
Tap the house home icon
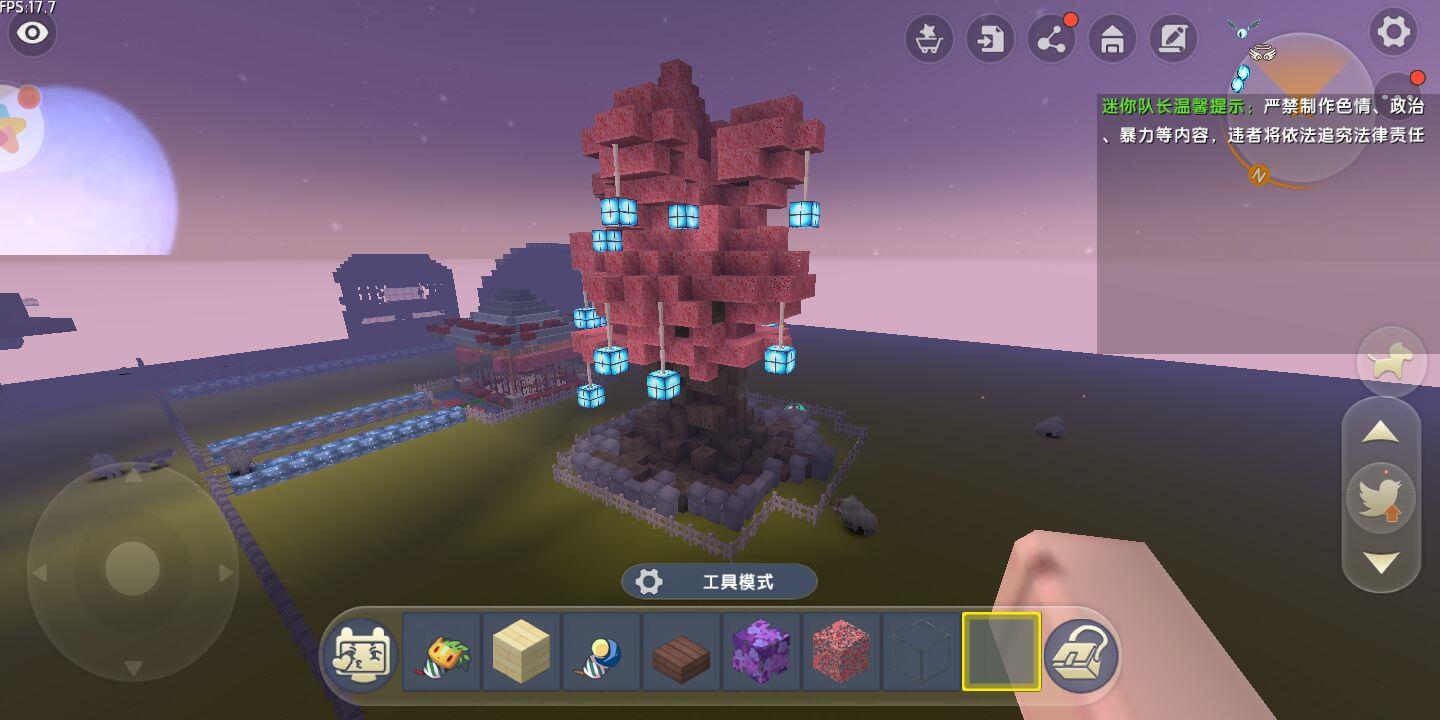pos(1112,40)
